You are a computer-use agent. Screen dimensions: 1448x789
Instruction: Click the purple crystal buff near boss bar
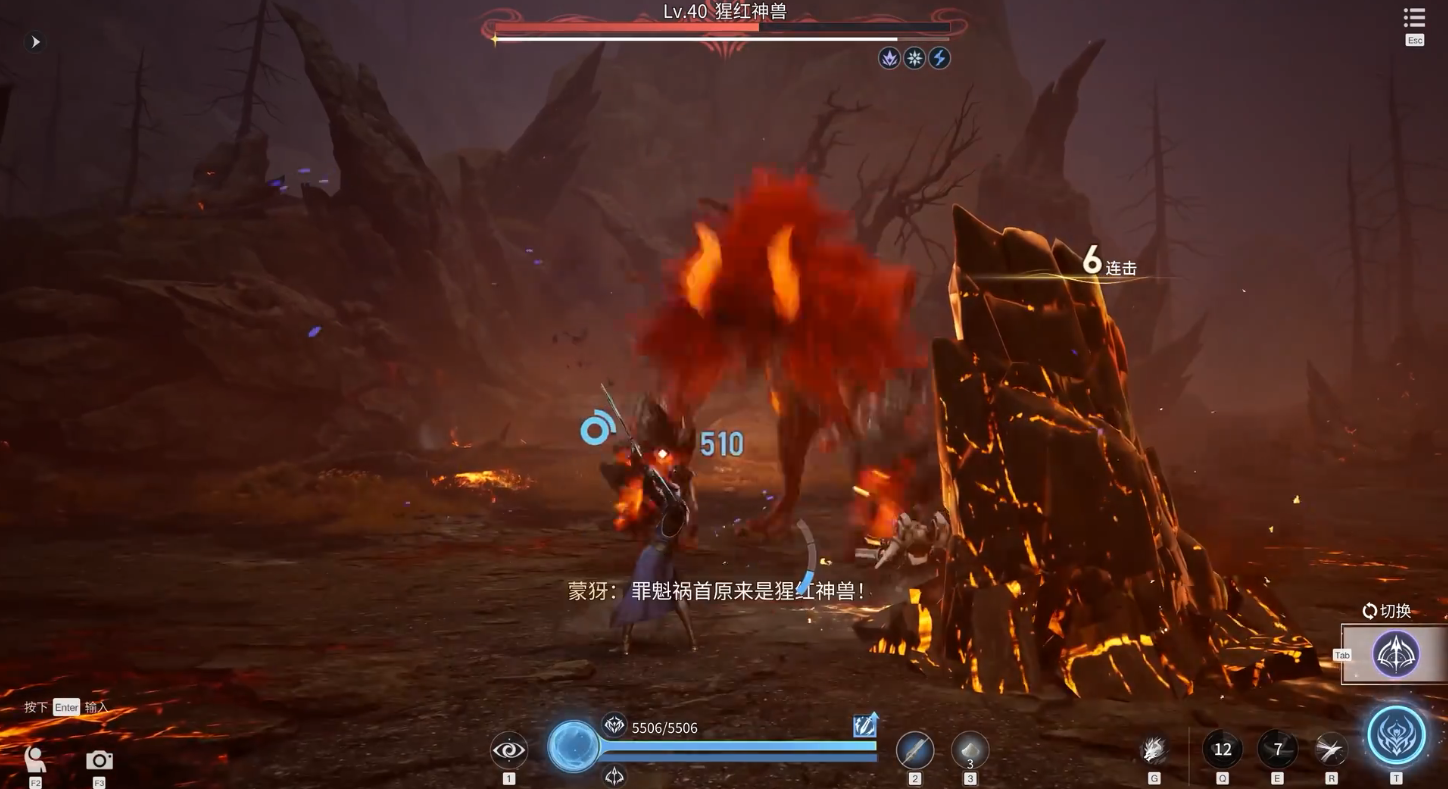click(x=887, y=58)
